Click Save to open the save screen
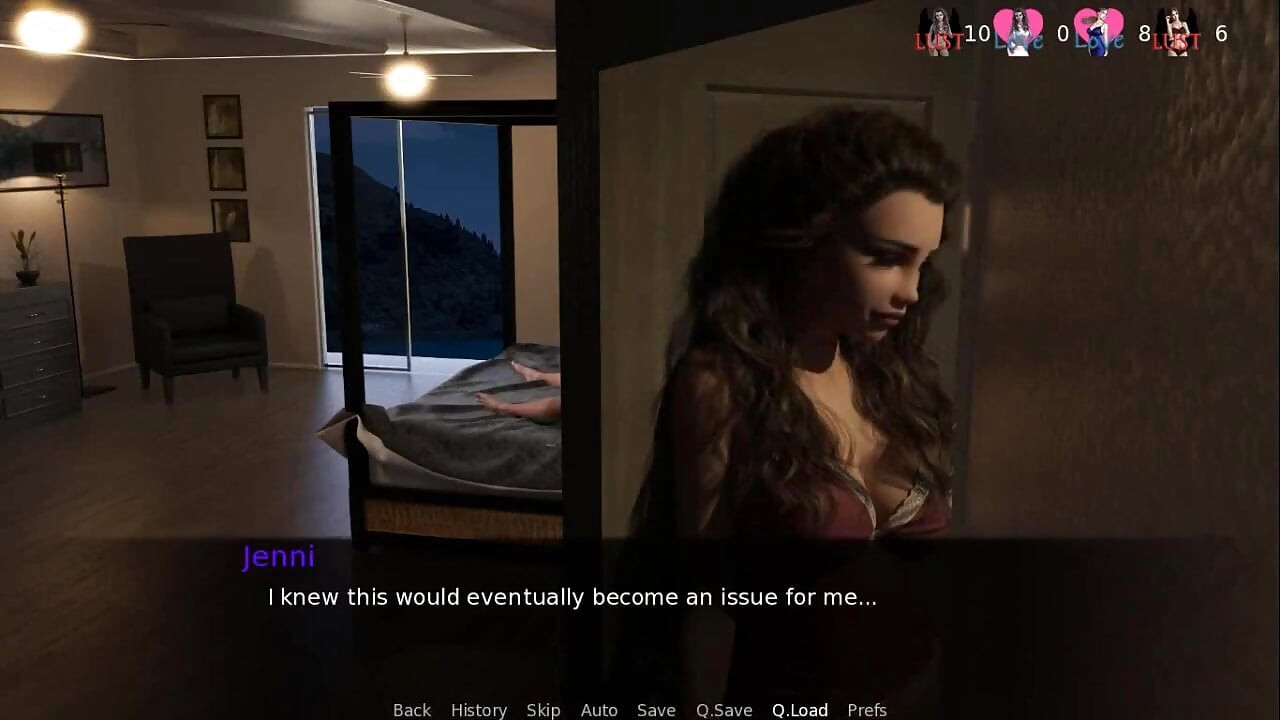The width and height of the screenshot is (1280, 720). point(656,709)
